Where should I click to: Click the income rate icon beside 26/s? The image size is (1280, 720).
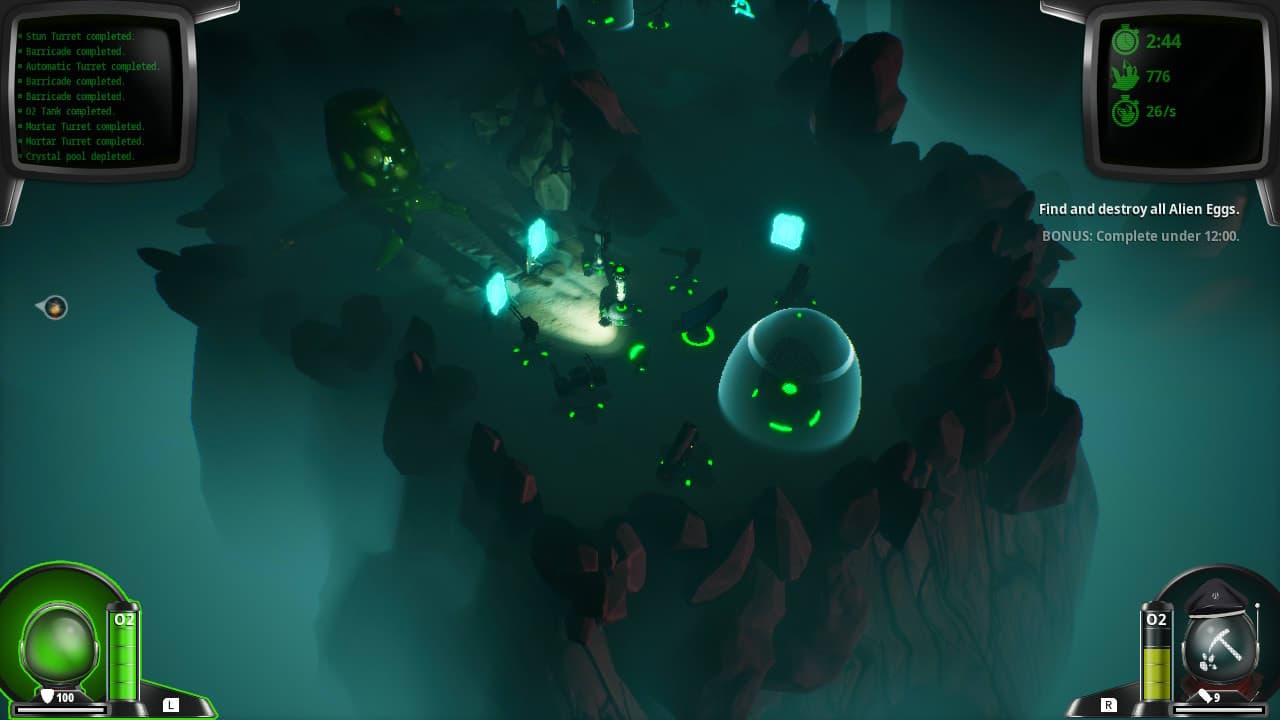[x=1128, y=111]
